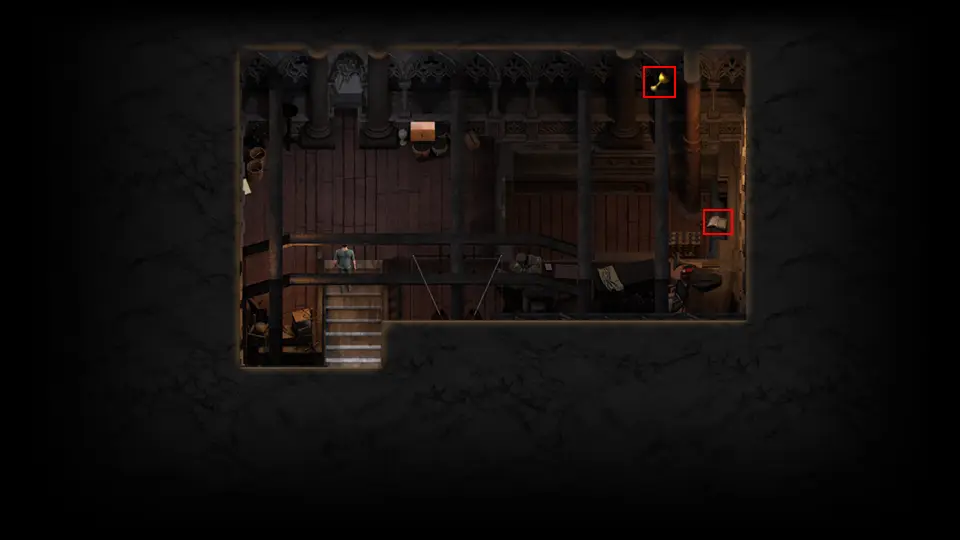Select the golden goblet marker

pos(659,82)
